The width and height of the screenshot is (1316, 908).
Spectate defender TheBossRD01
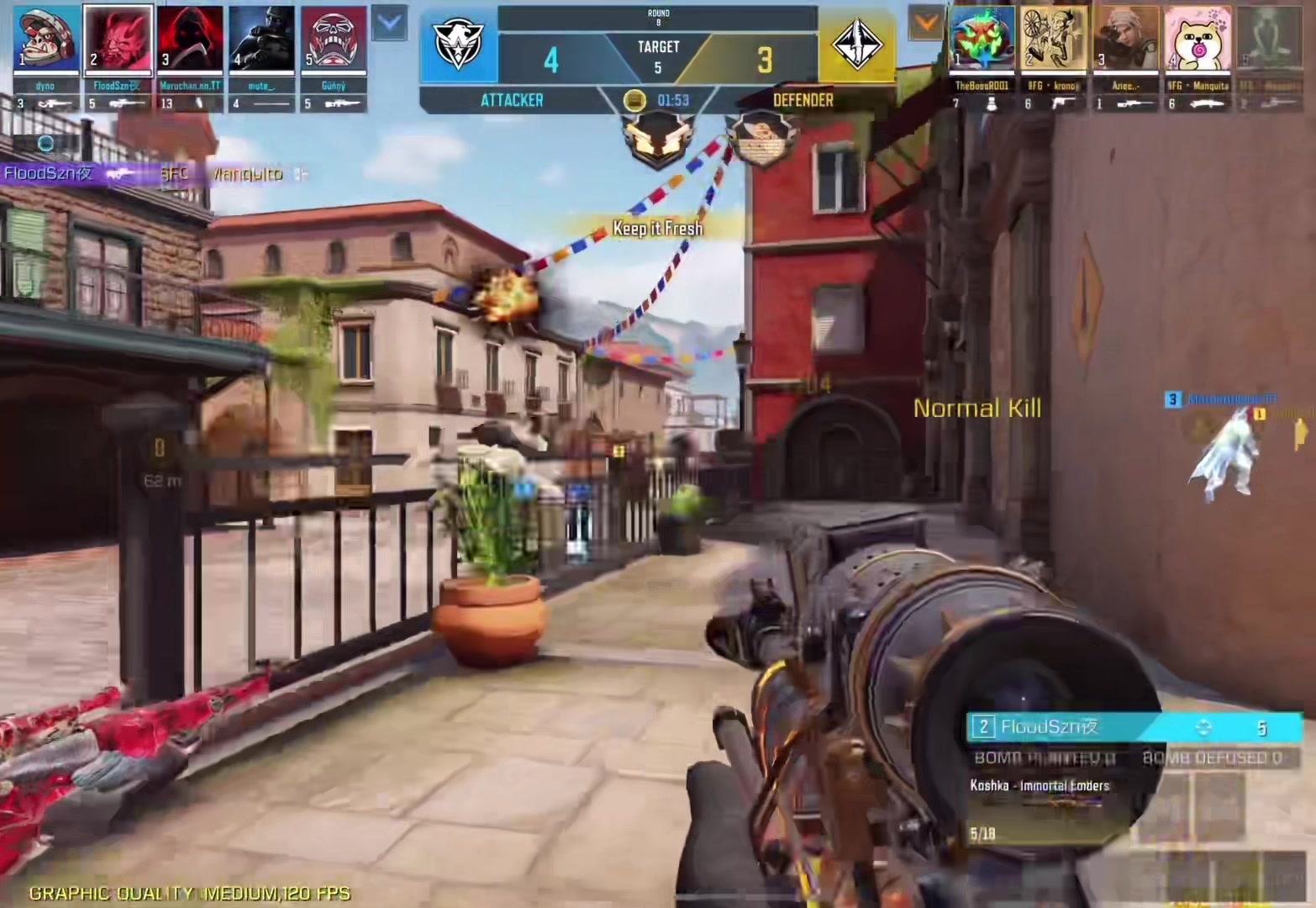pos(982,40)
